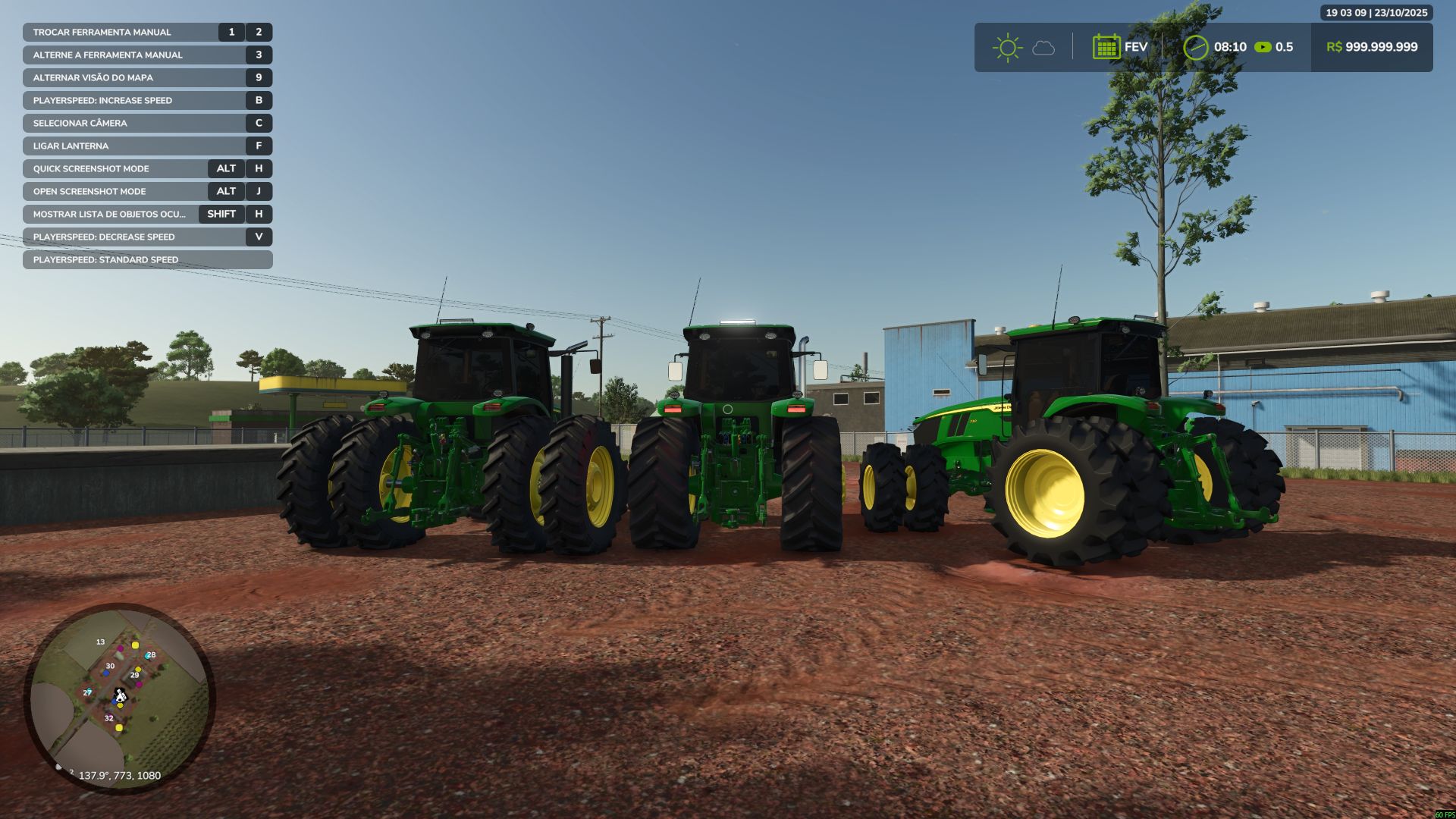The height and width of the screenshot is (819, 1456).
Task: Select the cyan marker near field 28
Action: coord(147,656)
